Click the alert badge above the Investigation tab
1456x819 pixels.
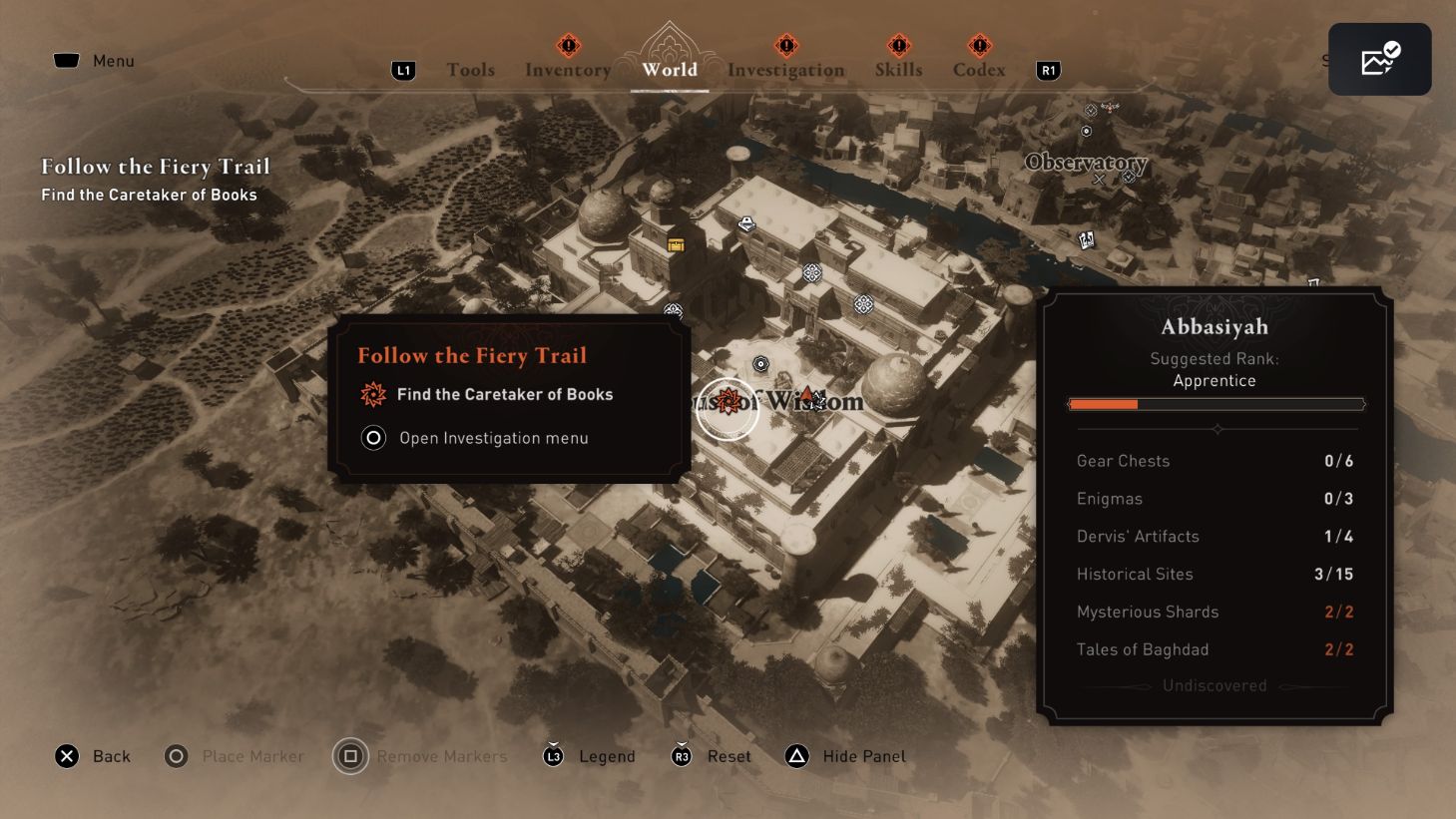click(x=786, y=45)
